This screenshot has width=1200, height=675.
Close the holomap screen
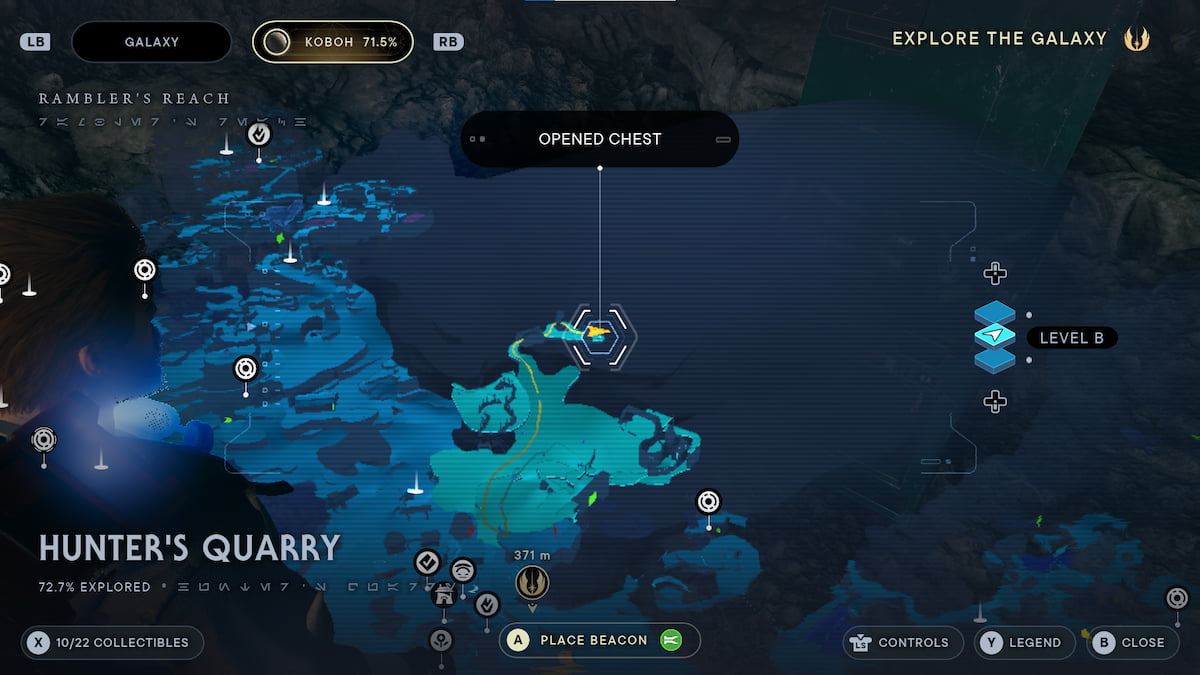click(x=1130, y=642)
